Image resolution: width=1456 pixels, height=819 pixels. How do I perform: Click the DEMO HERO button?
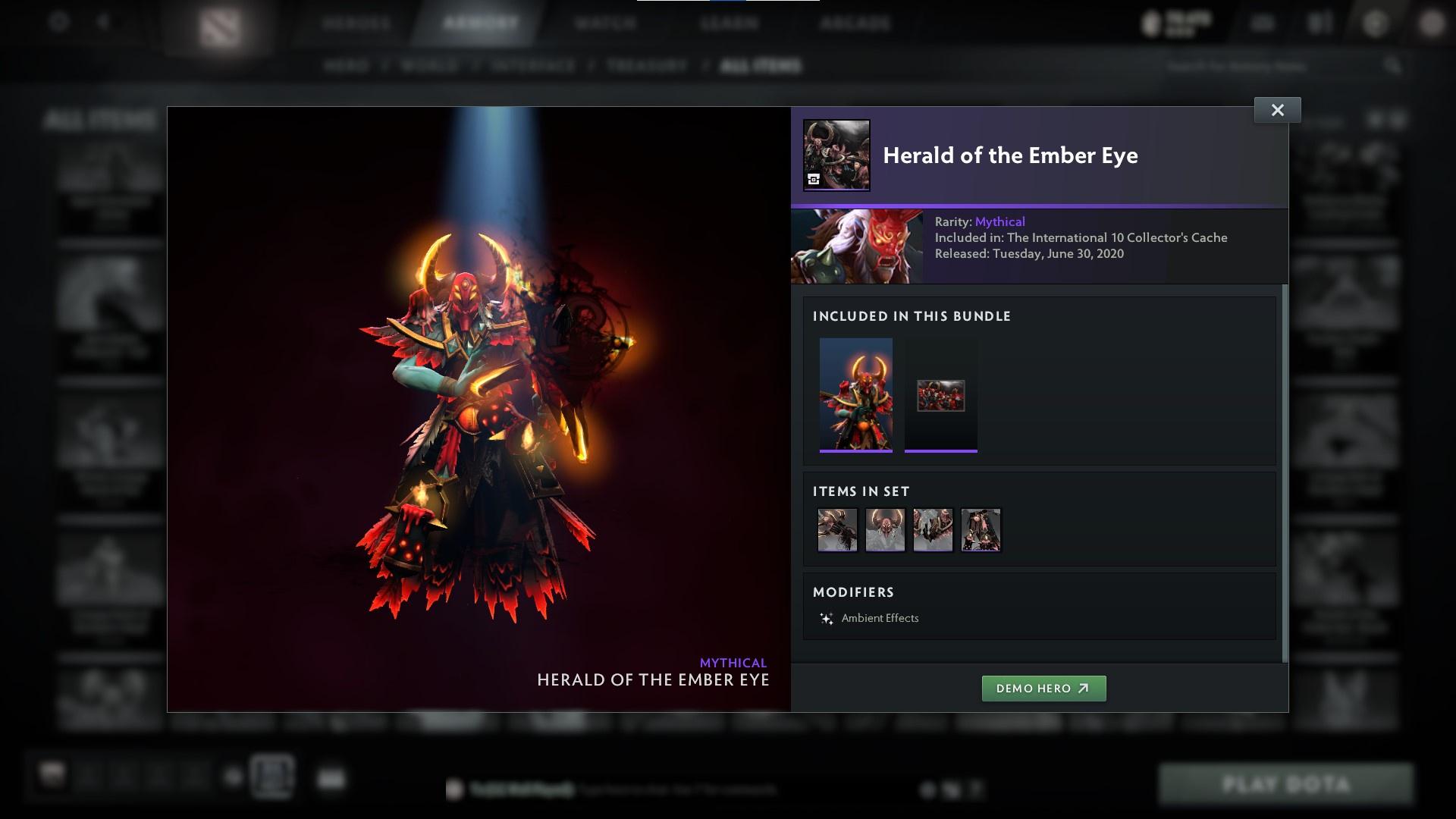[x=1043, y=689]
